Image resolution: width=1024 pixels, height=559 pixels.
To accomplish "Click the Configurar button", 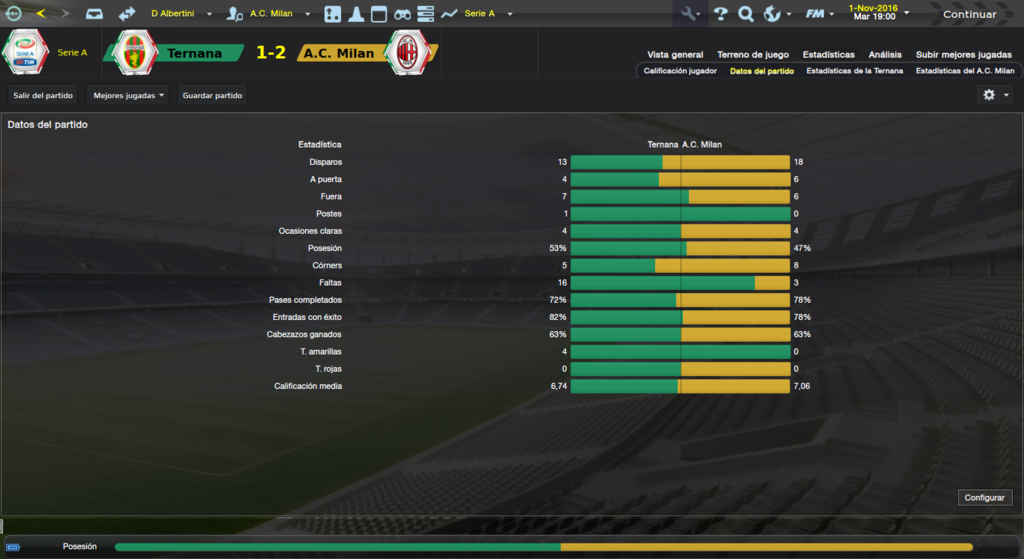I will (986, 497).
